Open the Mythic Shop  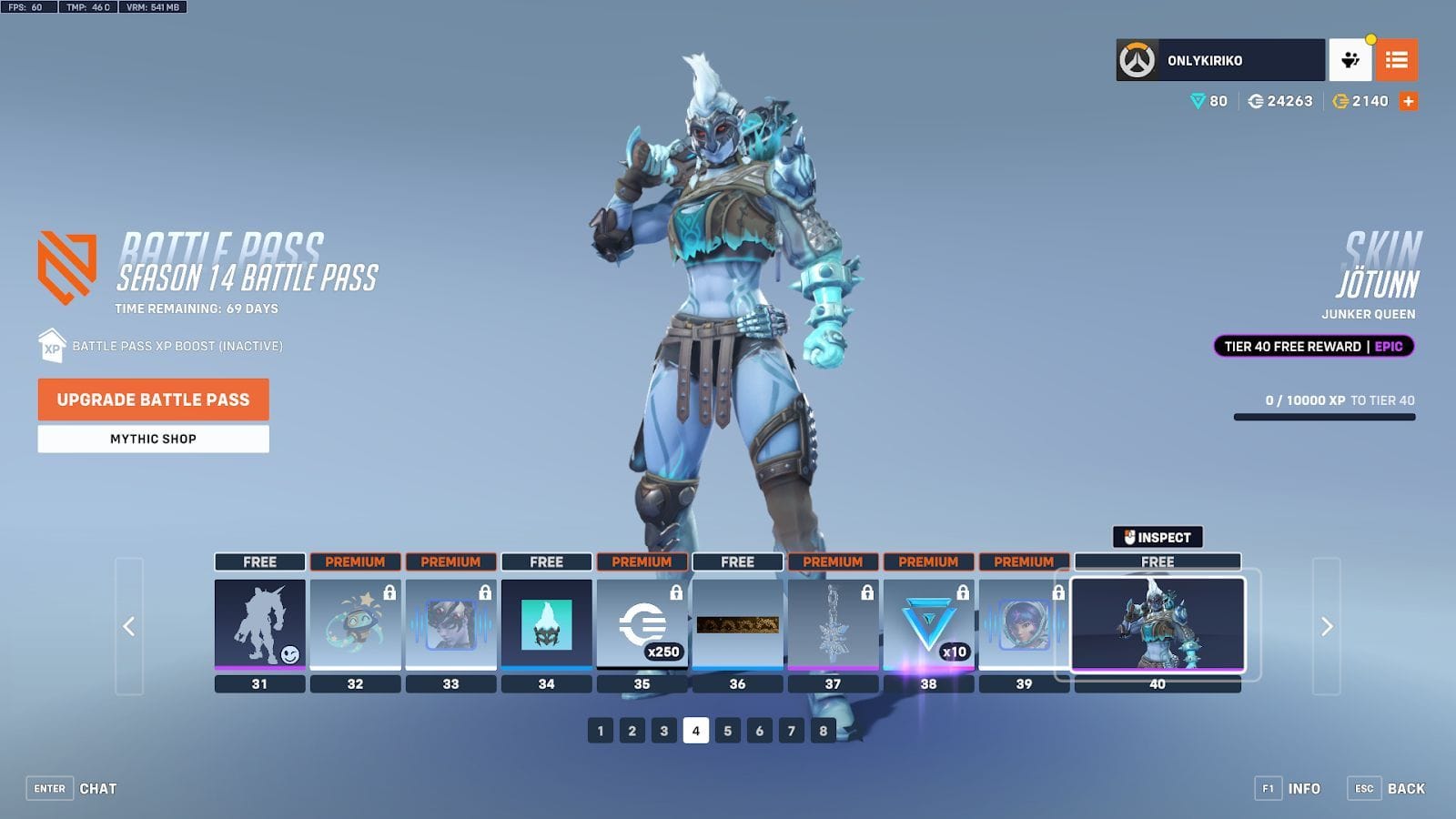click(x=152, y=439)
